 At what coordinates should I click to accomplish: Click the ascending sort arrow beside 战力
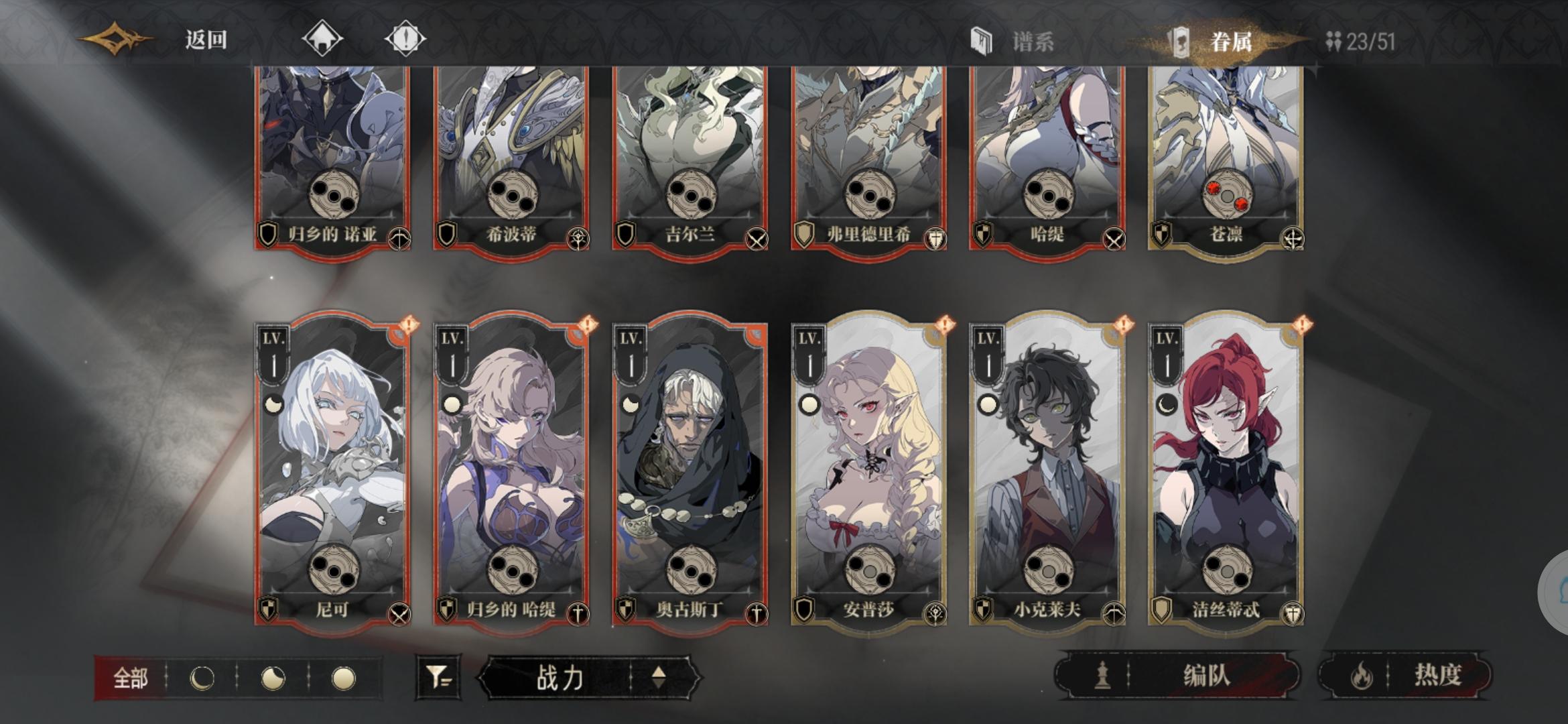pyautogui.click(x=660, y=676)
